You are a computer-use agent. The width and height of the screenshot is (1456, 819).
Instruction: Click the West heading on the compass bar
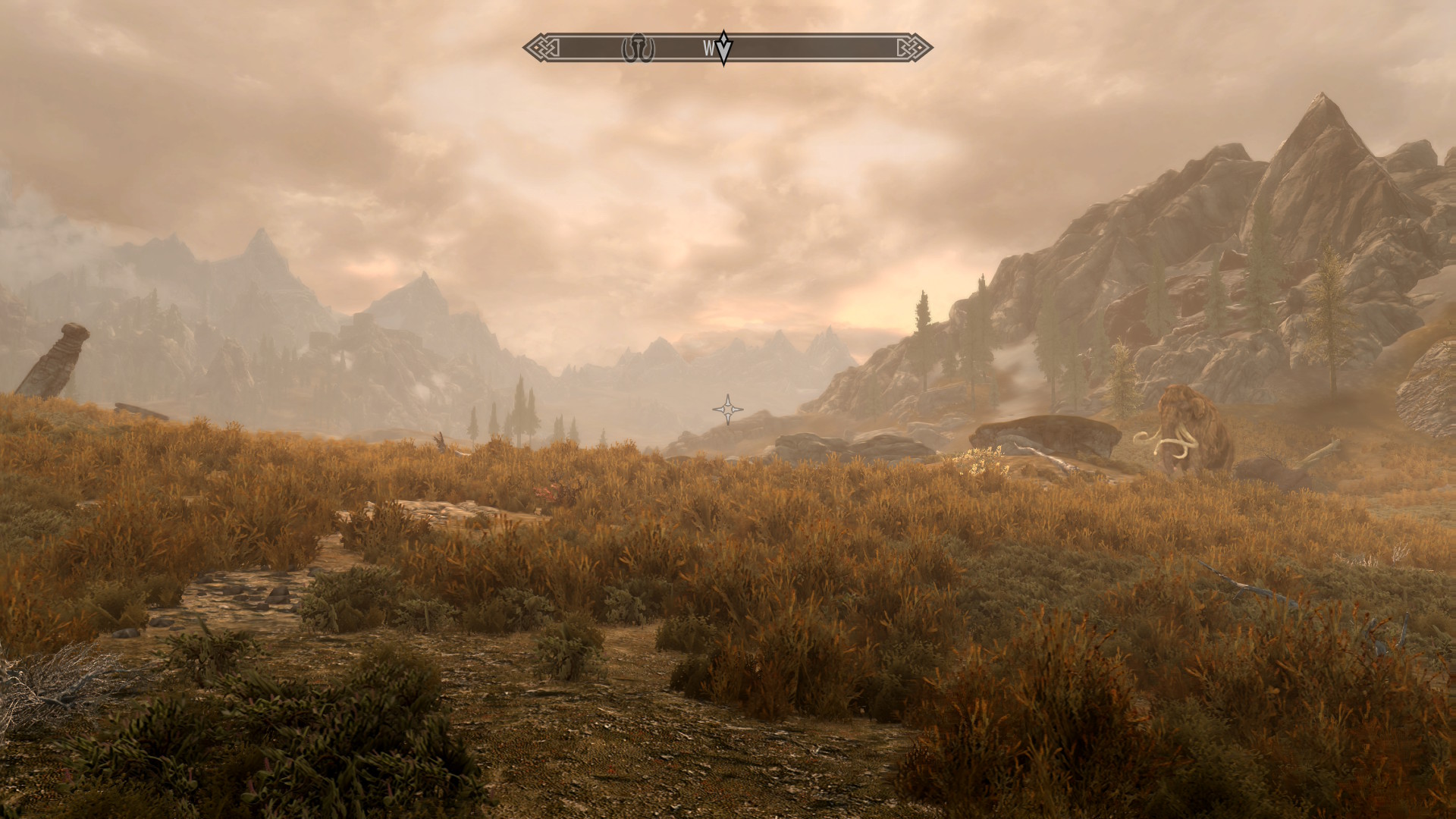pos(709,49)
